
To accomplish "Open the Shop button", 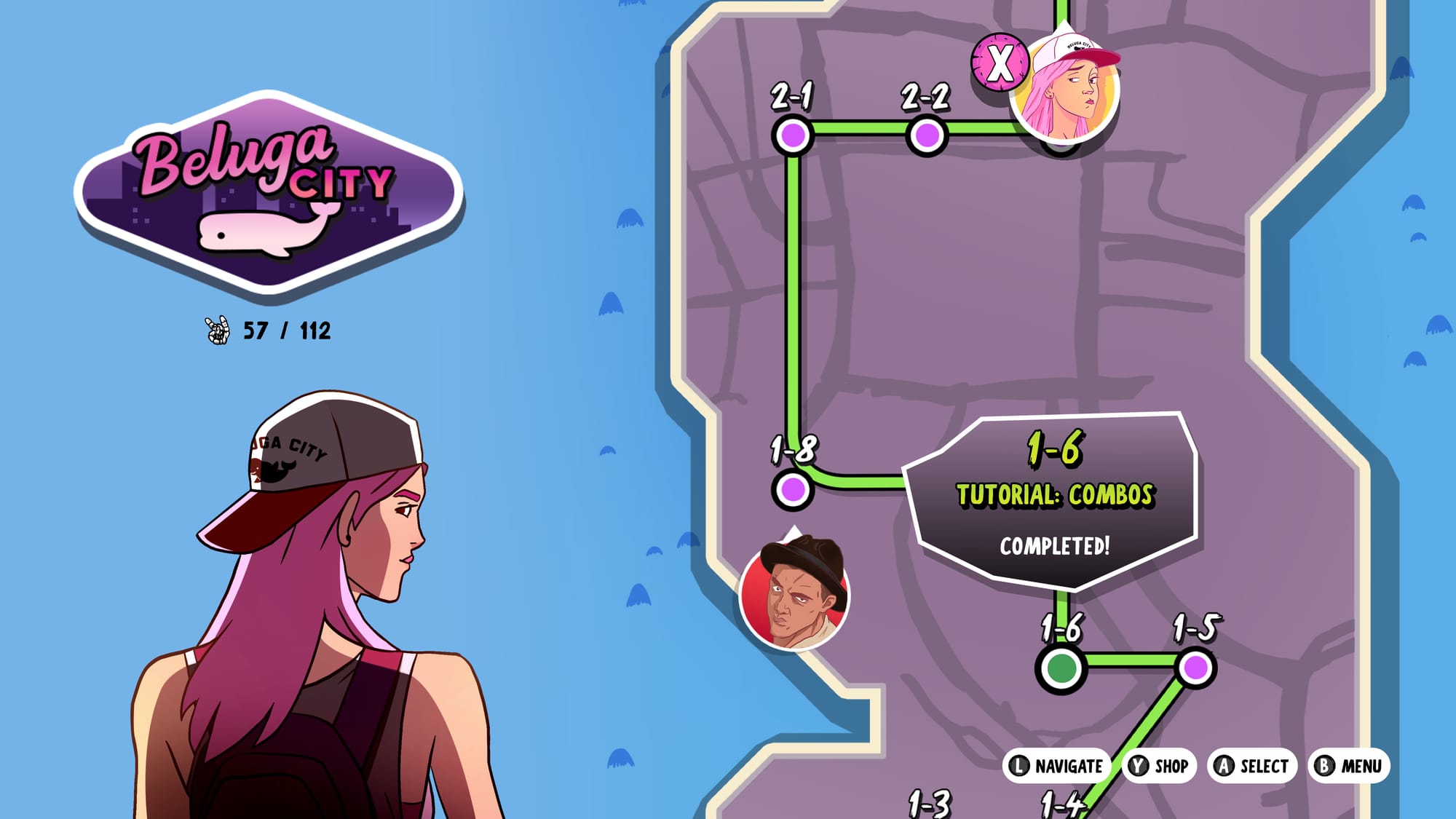I will tap(1160, 766).
